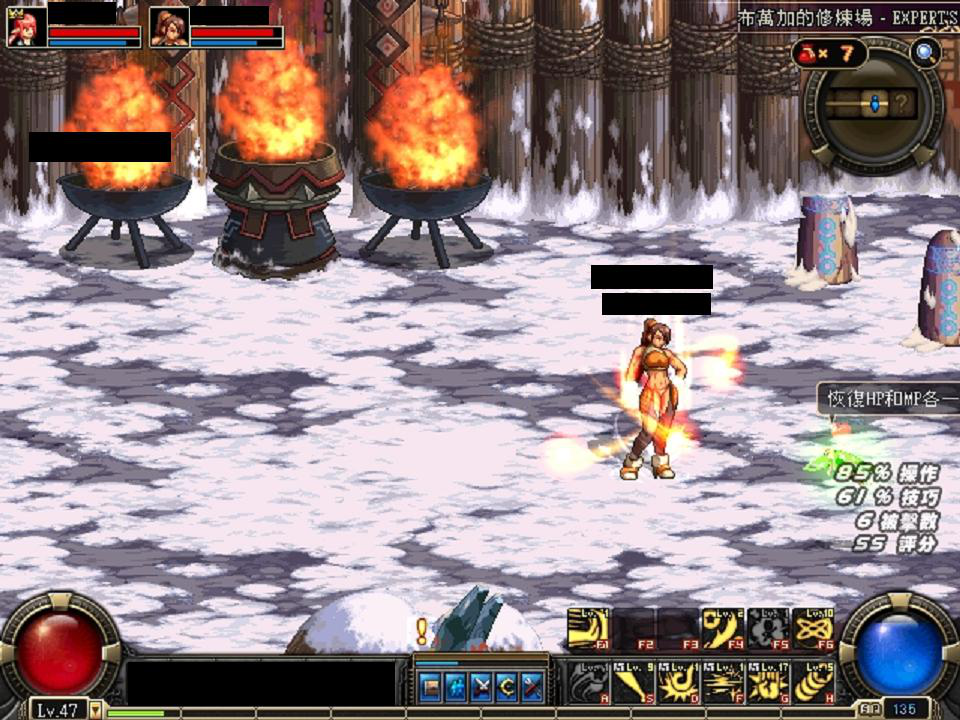The height and width of the screenshot is (720, 960).
Task: Activate the spiral skill on H
Action: [x=813, y=681]
